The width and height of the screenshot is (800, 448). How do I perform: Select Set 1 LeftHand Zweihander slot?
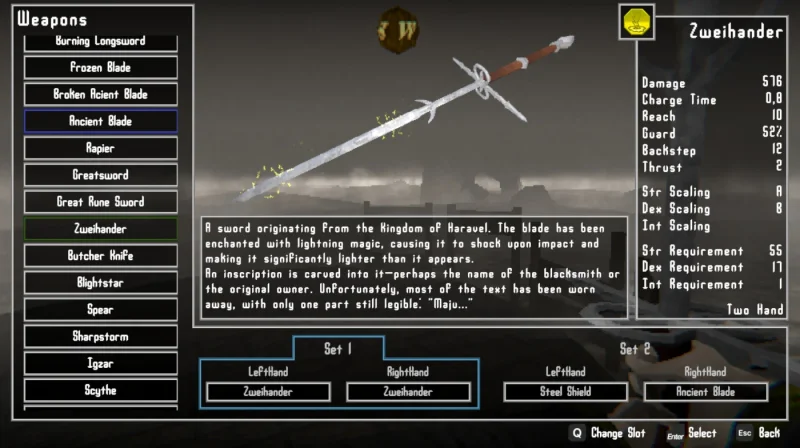267,392
